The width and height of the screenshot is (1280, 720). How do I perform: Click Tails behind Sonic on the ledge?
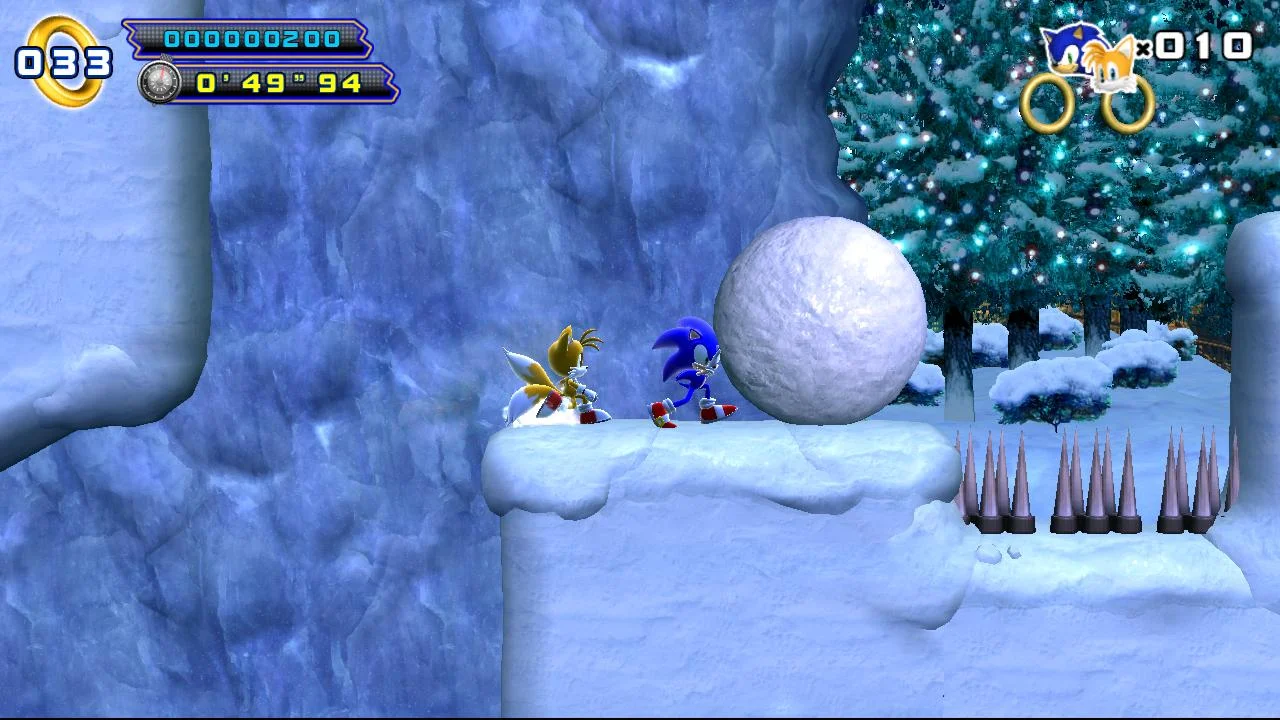pyautogui.click(x=565, y=375)
